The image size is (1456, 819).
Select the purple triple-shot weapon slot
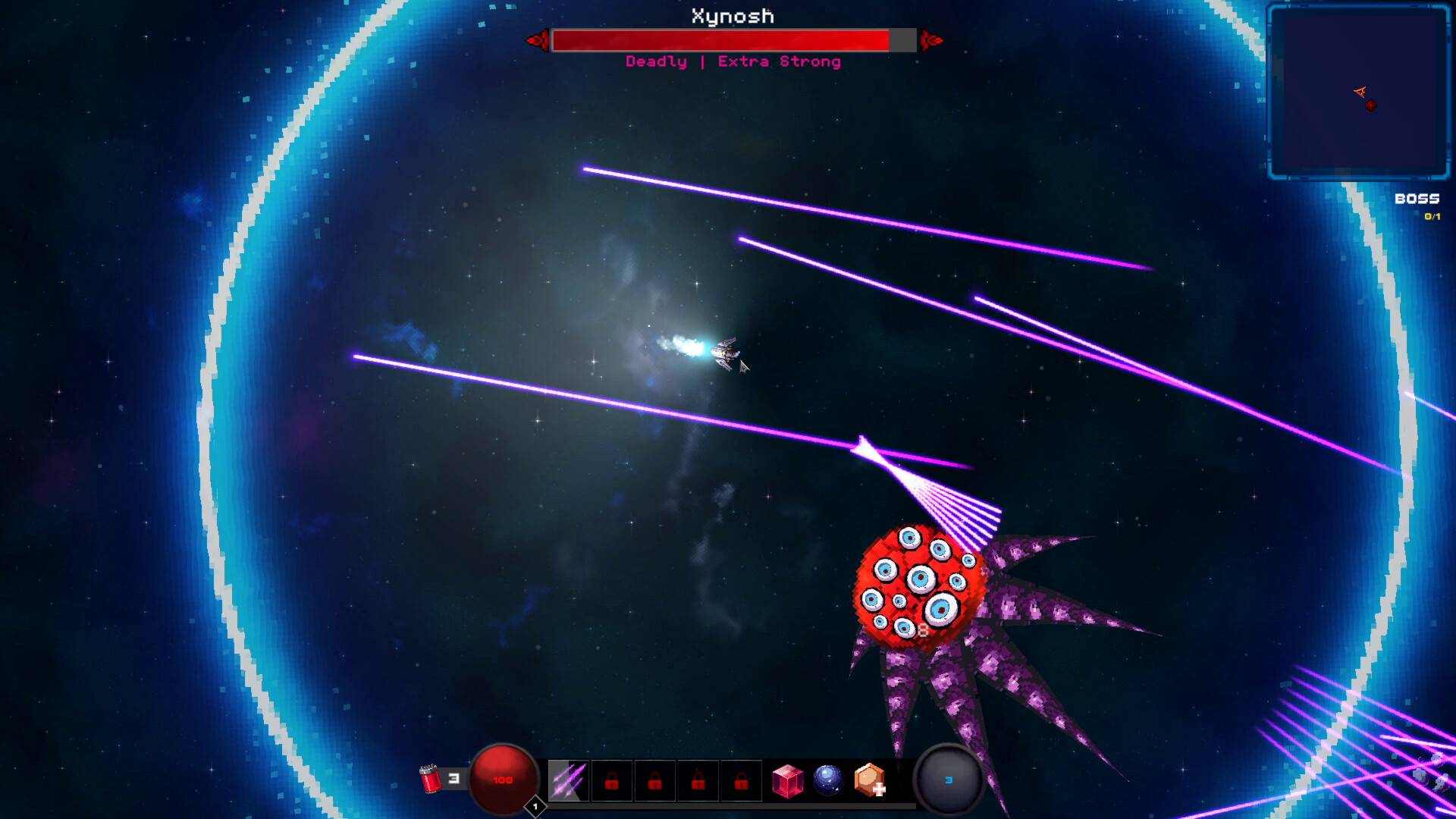(570, 780)
